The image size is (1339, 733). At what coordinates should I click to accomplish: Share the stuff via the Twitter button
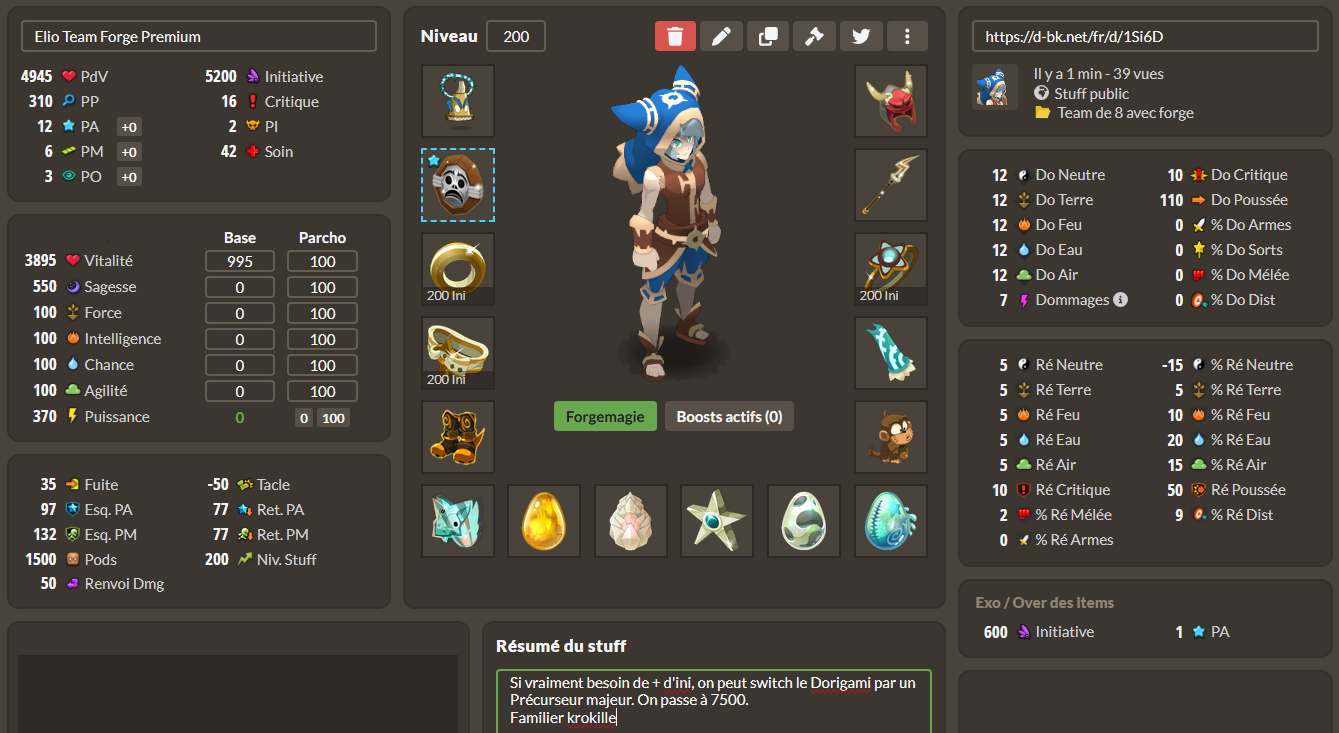pyautogui.click(x=861, y=36)
